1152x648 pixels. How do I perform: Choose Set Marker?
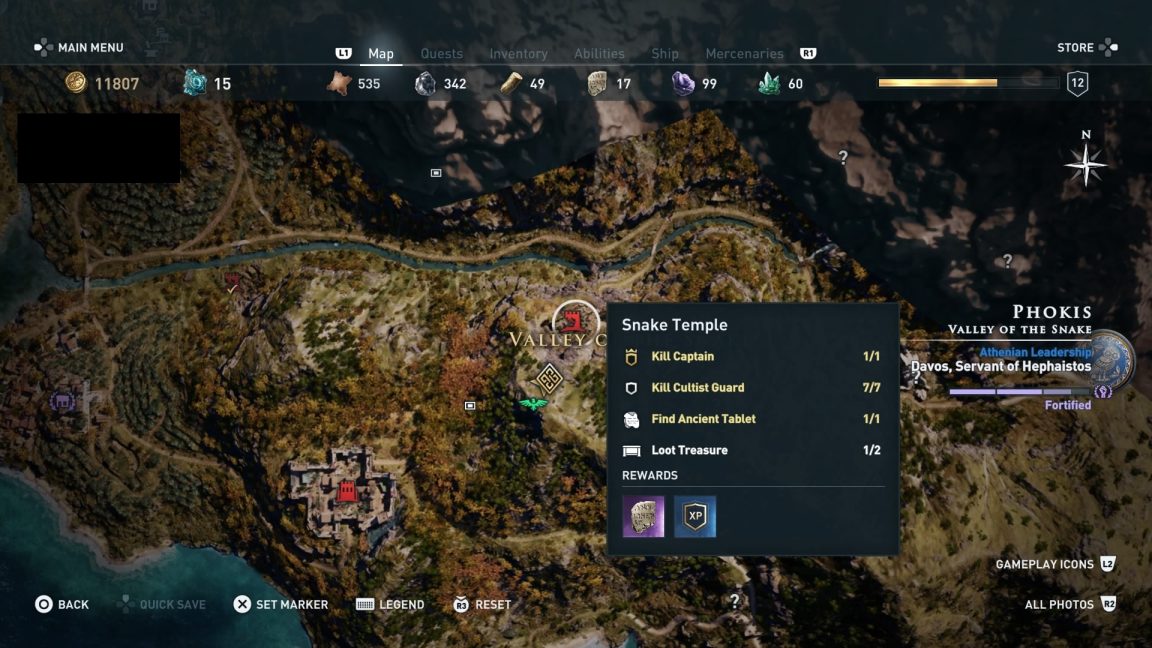[280, 604]
